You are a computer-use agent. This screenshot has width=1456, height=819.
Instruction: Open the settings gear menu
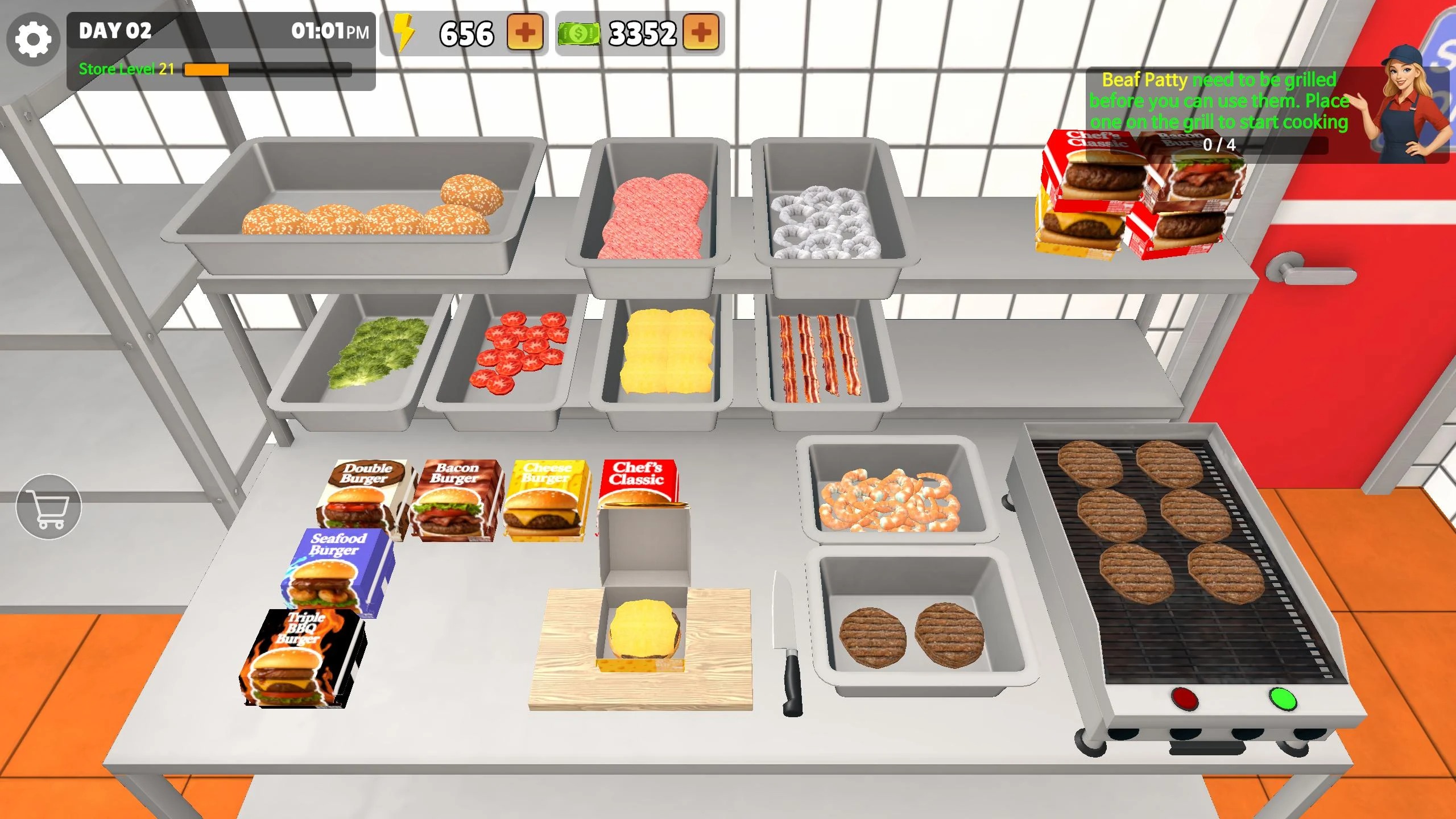point(33,39)
